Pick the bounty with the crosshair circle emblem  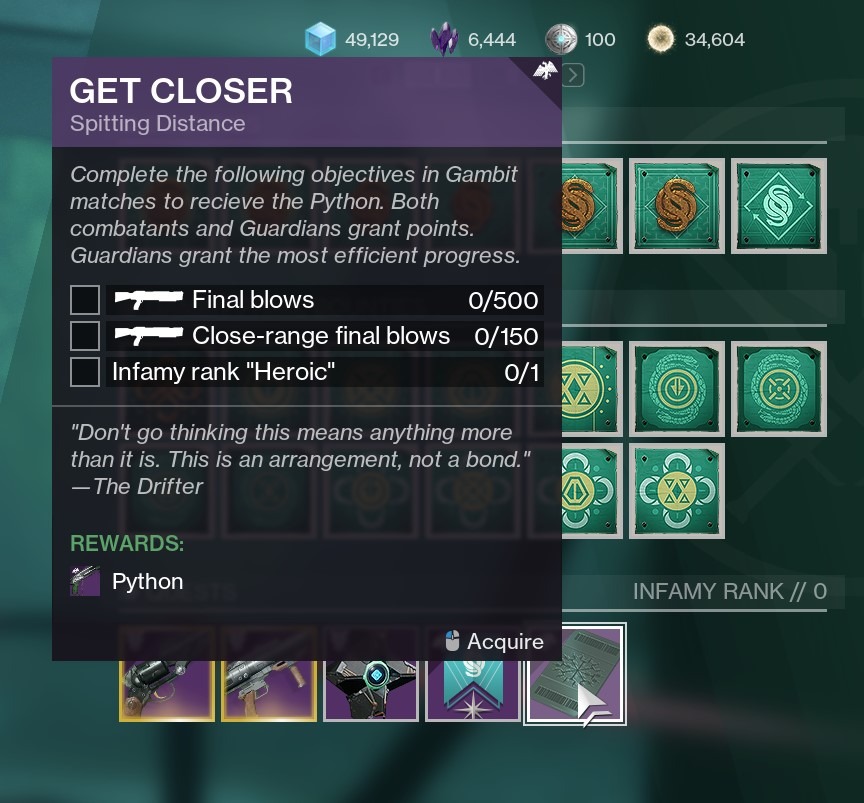[x=778, y=389]
